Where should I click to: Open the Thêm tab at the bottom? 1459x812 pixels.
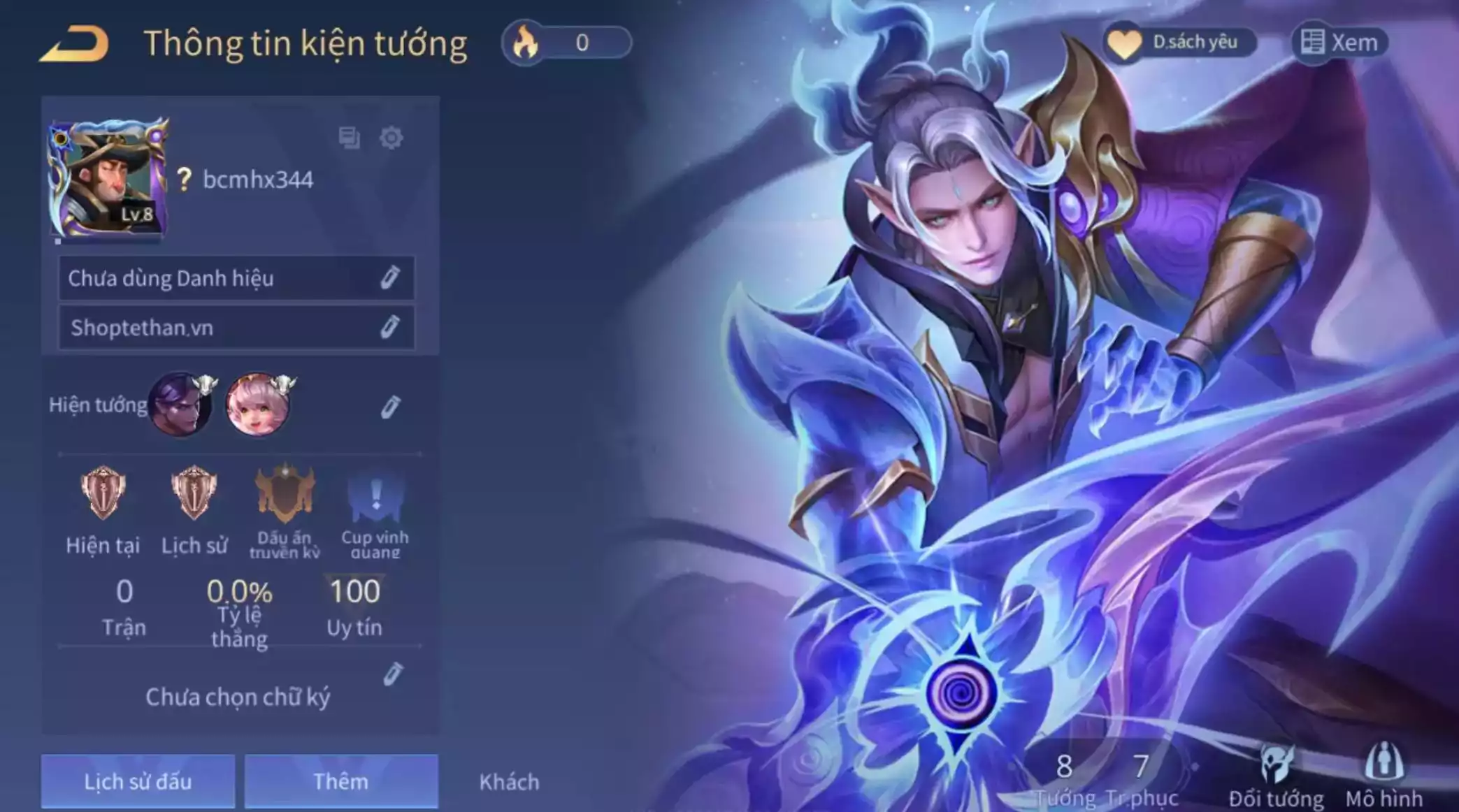tap(341, 781)
